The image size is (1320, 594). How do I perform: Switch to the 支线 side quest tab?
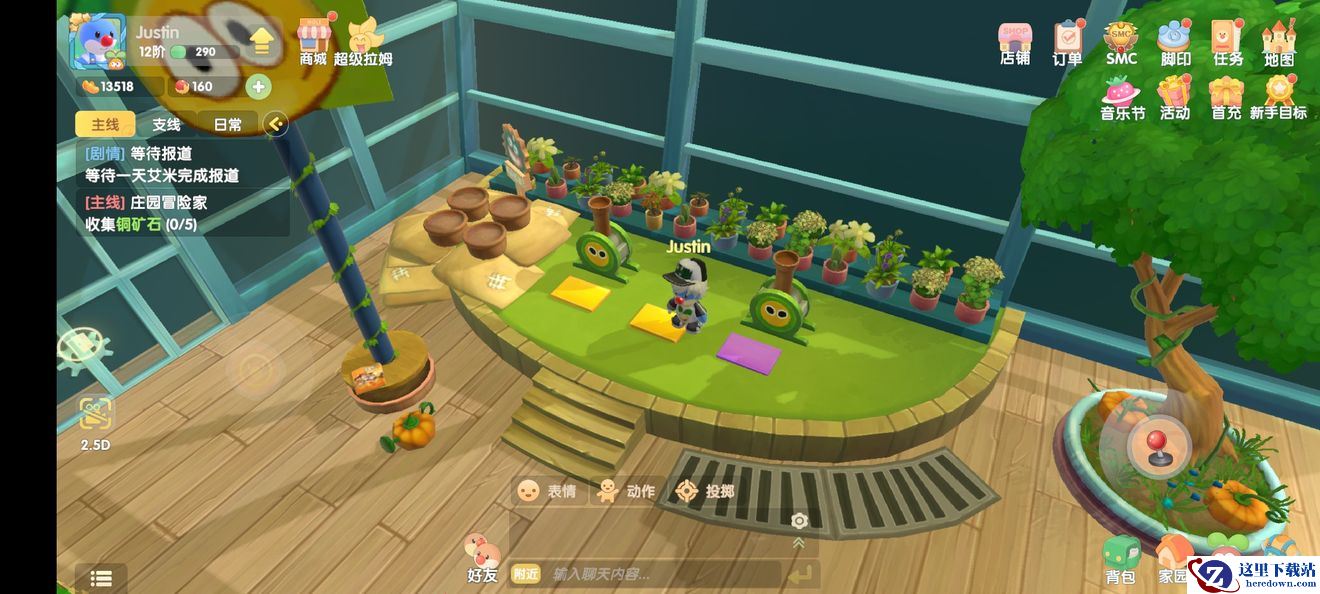point(166,124)
